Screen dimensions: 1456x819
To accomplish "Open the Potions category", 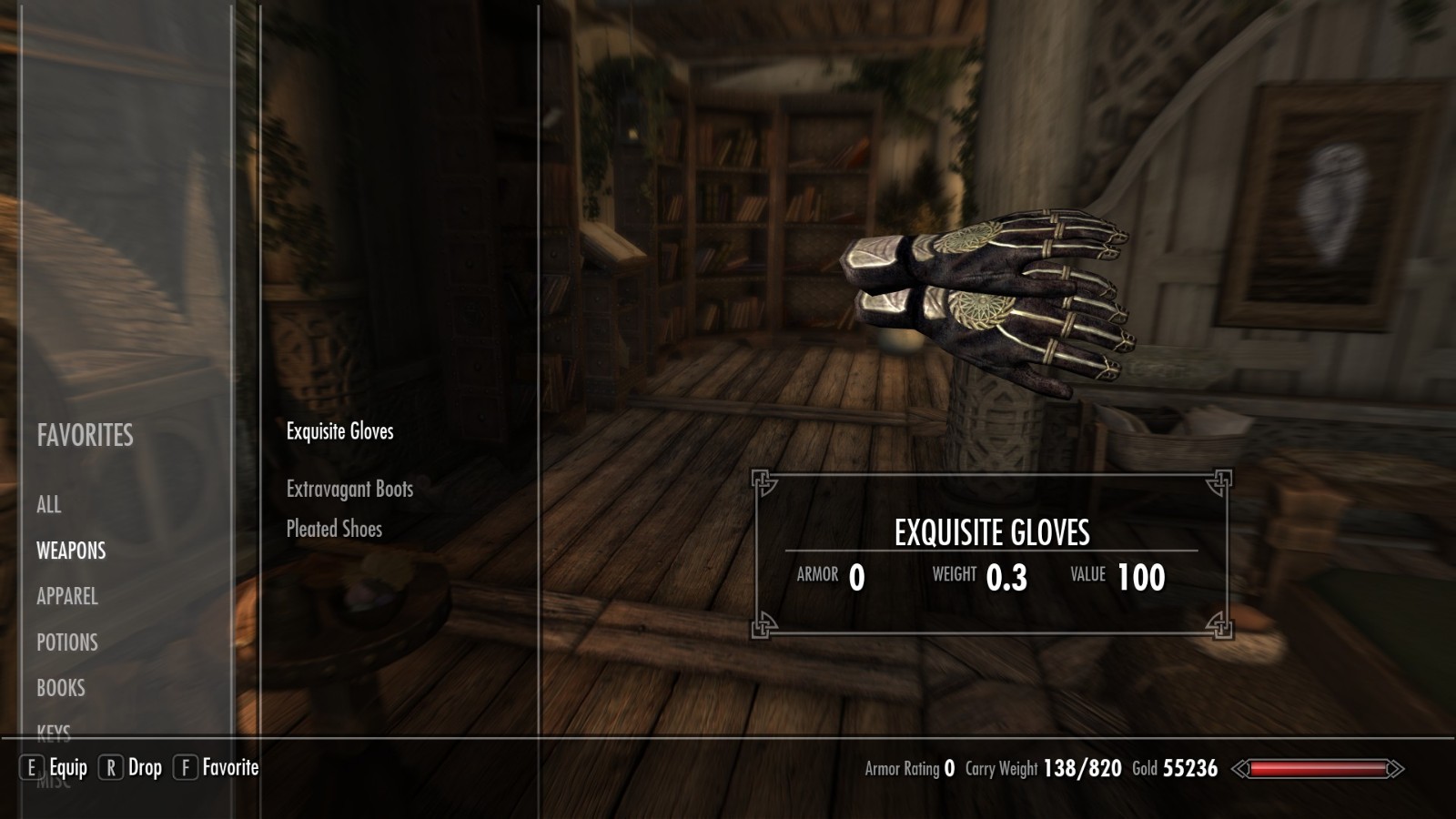I will [67, 642].
